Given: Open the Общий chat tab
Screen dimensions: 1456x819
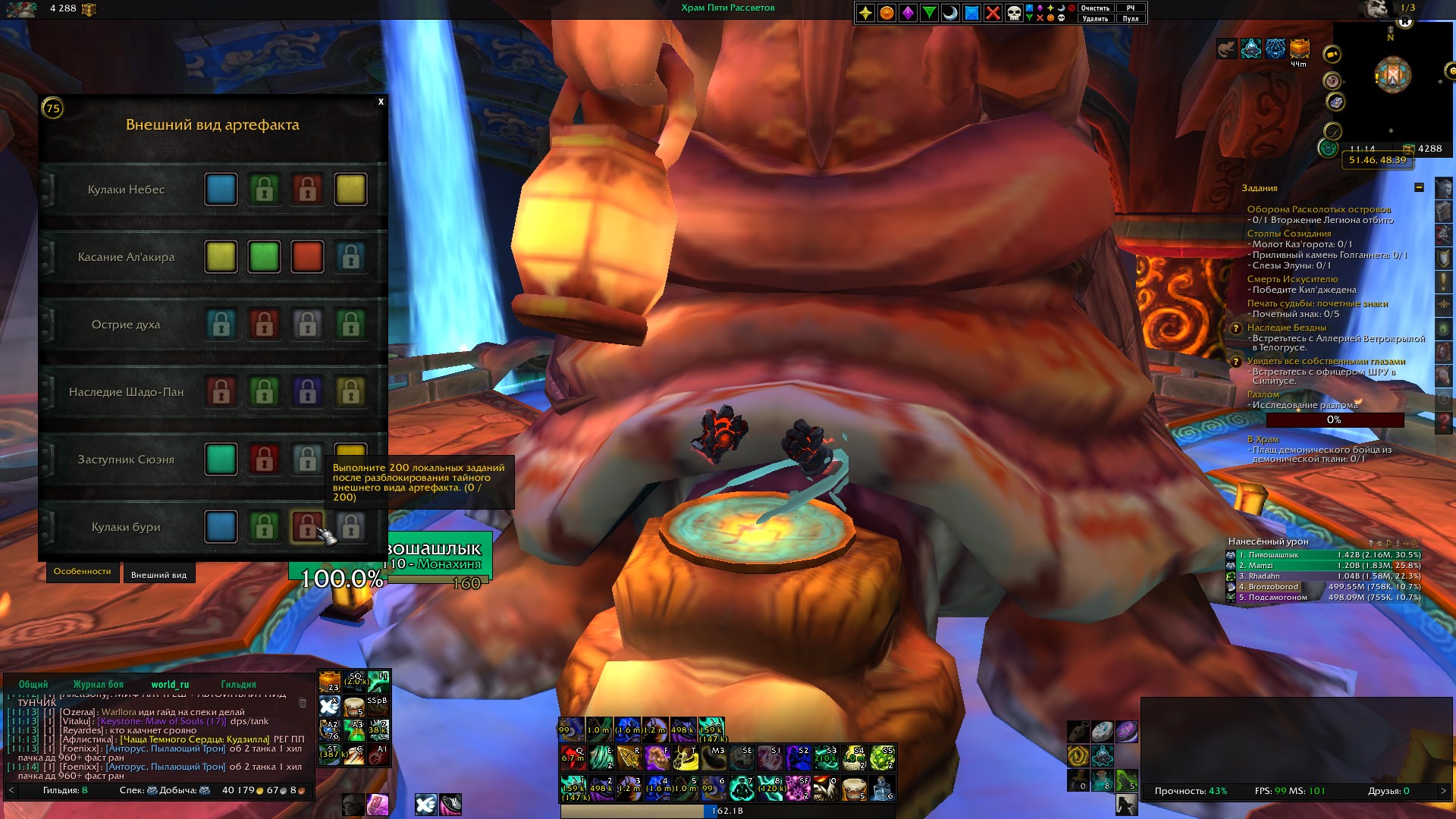Looking at the screenshot, I should tap(33, 684).
